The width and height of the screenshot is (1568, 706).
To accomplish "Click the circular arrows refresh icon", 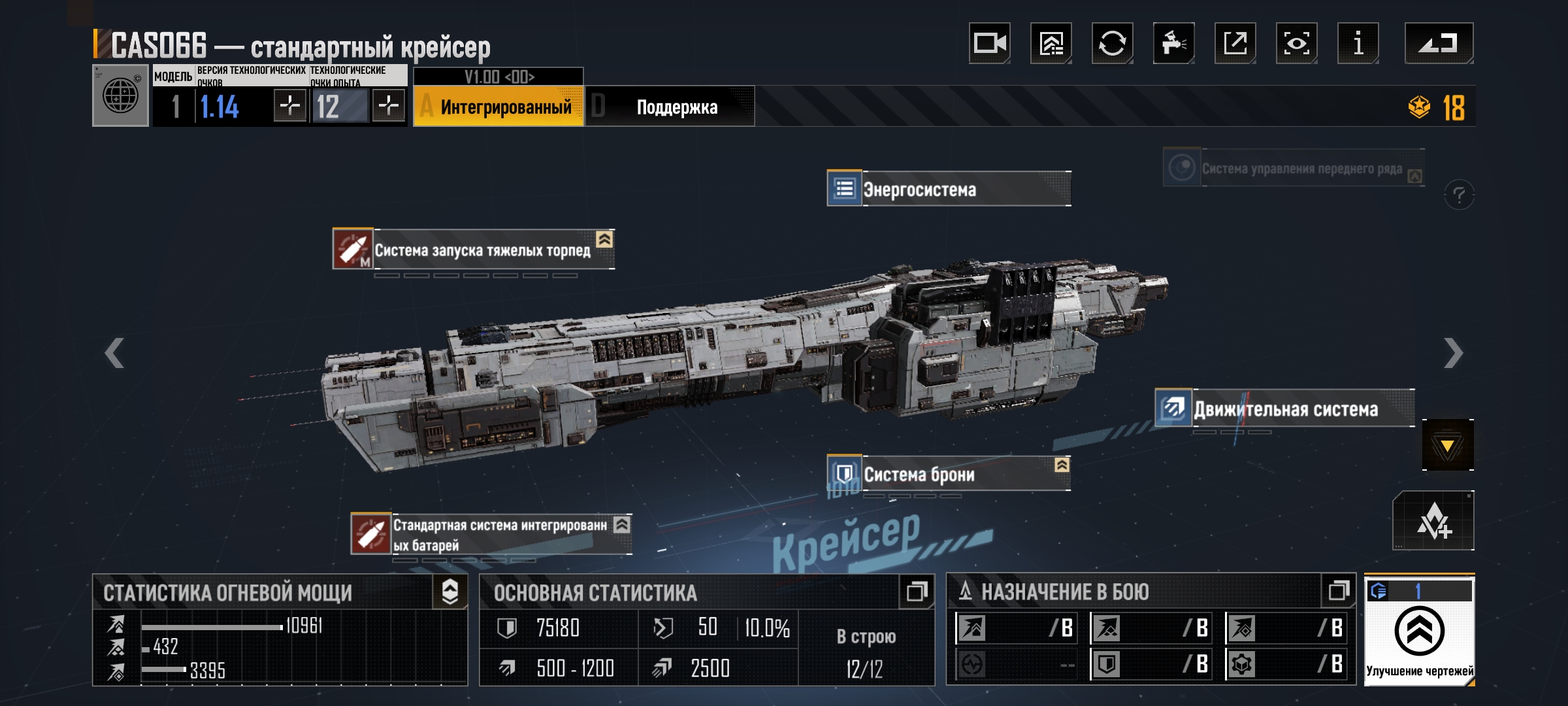I will (x=1112, y=44).
